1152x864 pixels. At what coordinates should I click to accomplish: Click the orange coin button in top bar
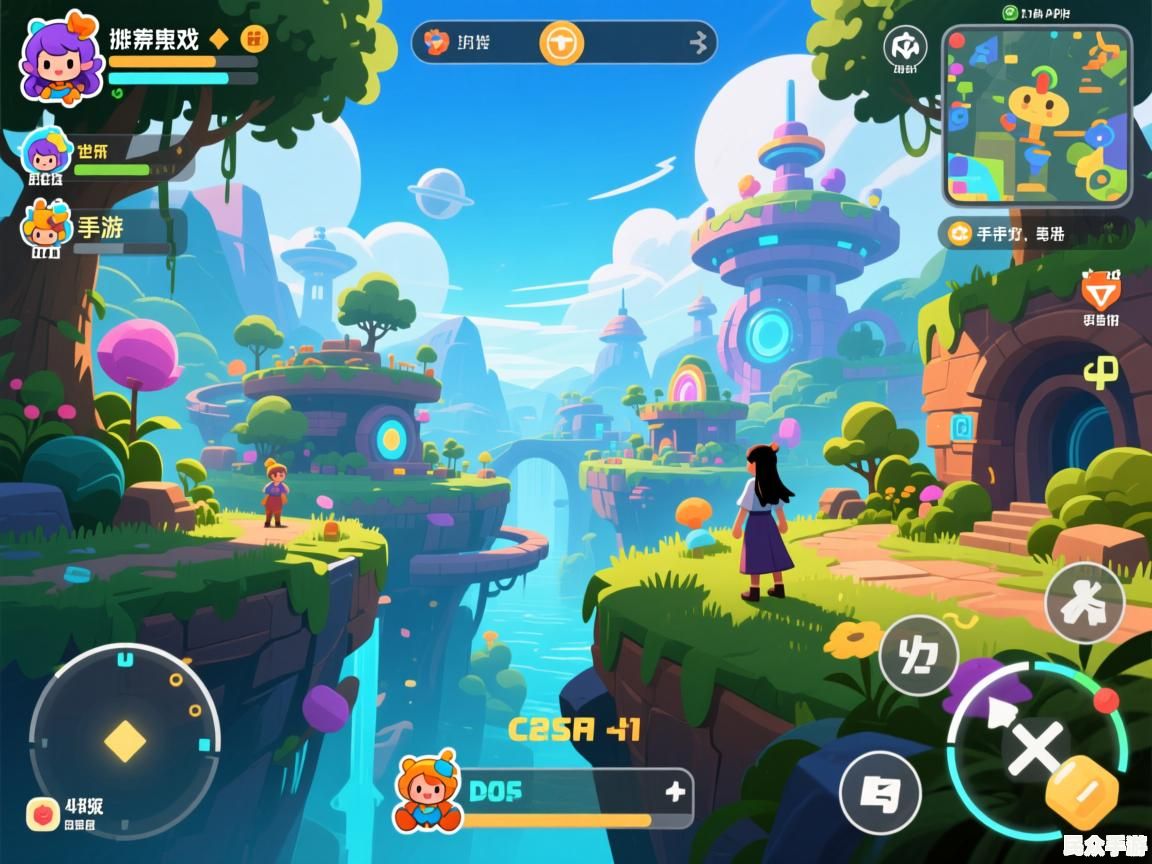coord(561,43)
